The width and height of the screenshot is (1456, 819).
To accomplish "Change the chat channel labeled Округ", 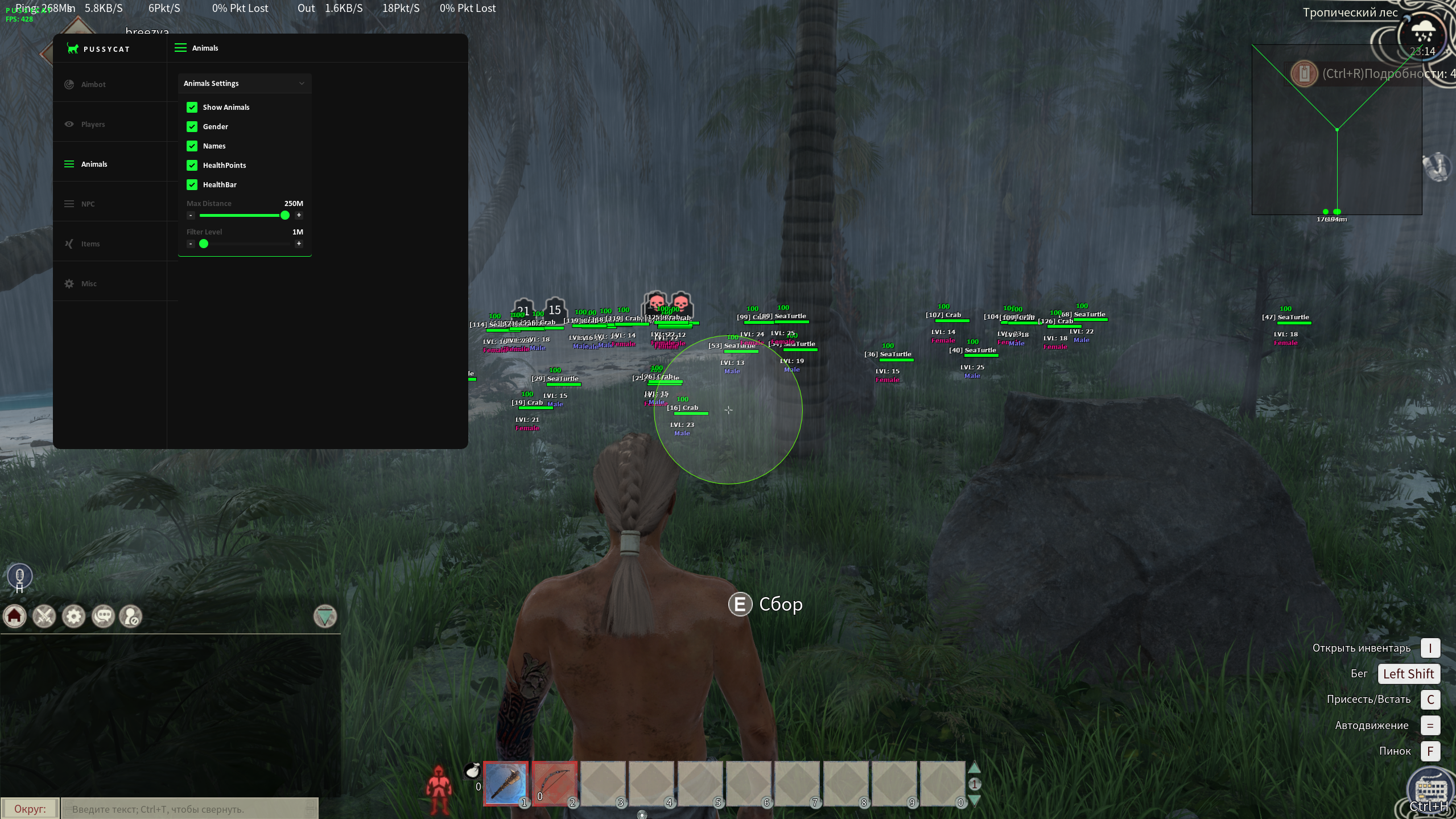I will pos(30,809).
